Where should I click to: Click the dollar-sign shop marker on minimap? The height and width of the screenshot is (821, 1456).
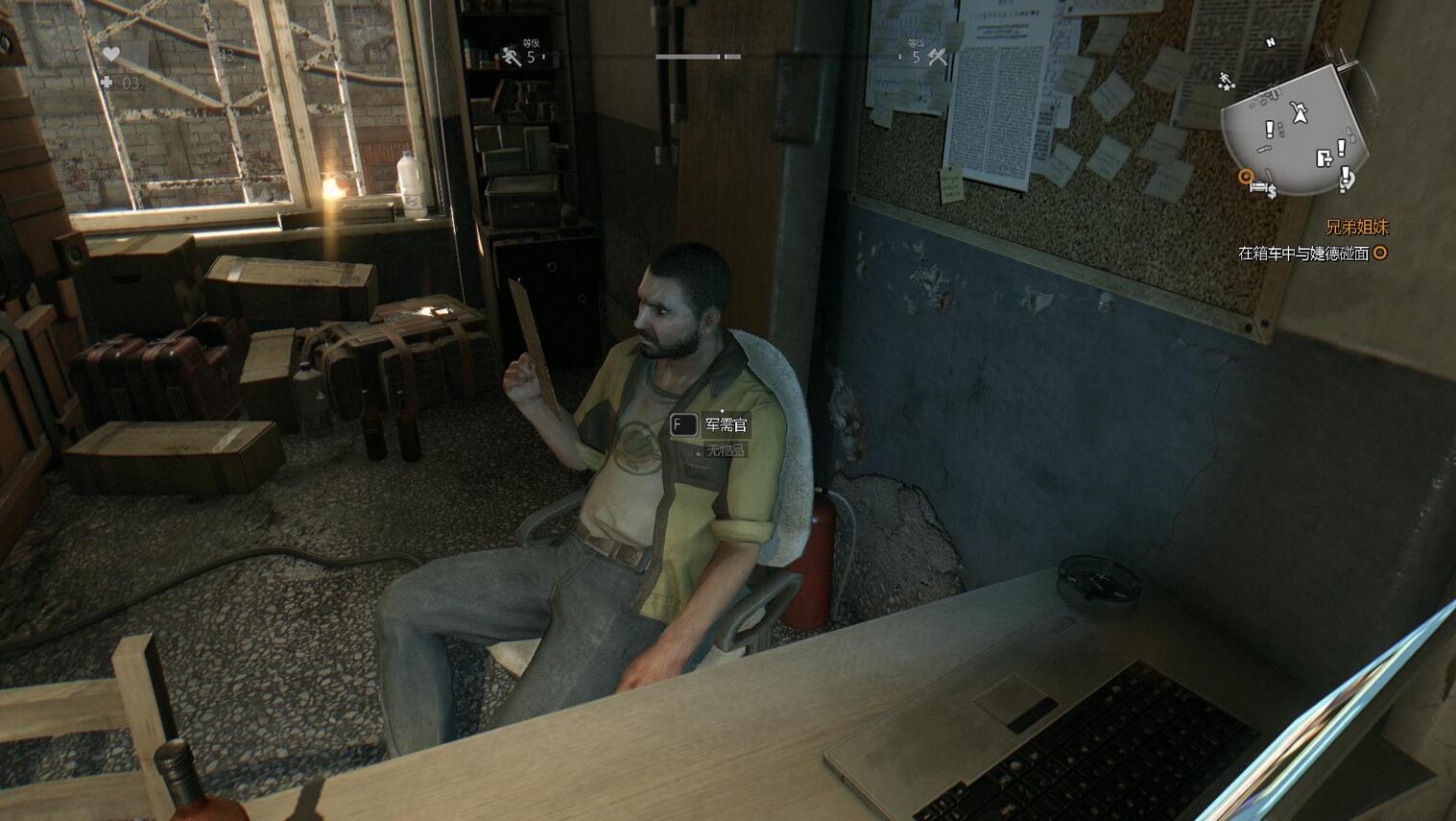[x=1272, y=192]
